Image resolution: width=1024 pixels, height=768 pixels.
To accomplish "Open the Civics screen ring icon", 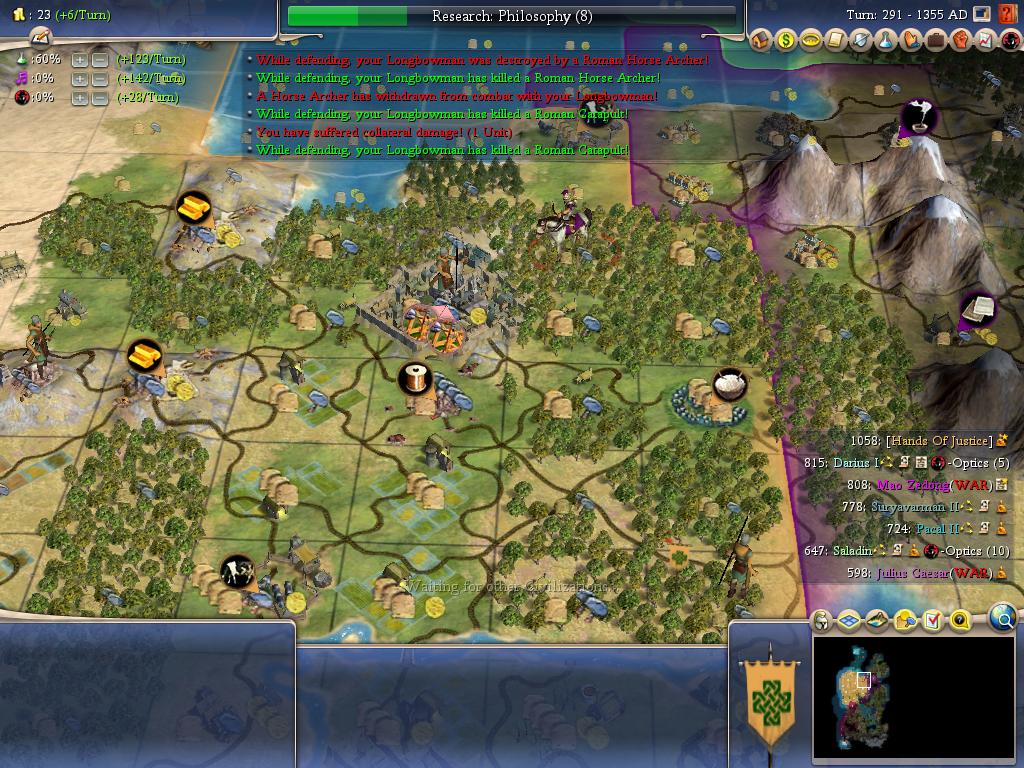I will click(x=810, y=41).
